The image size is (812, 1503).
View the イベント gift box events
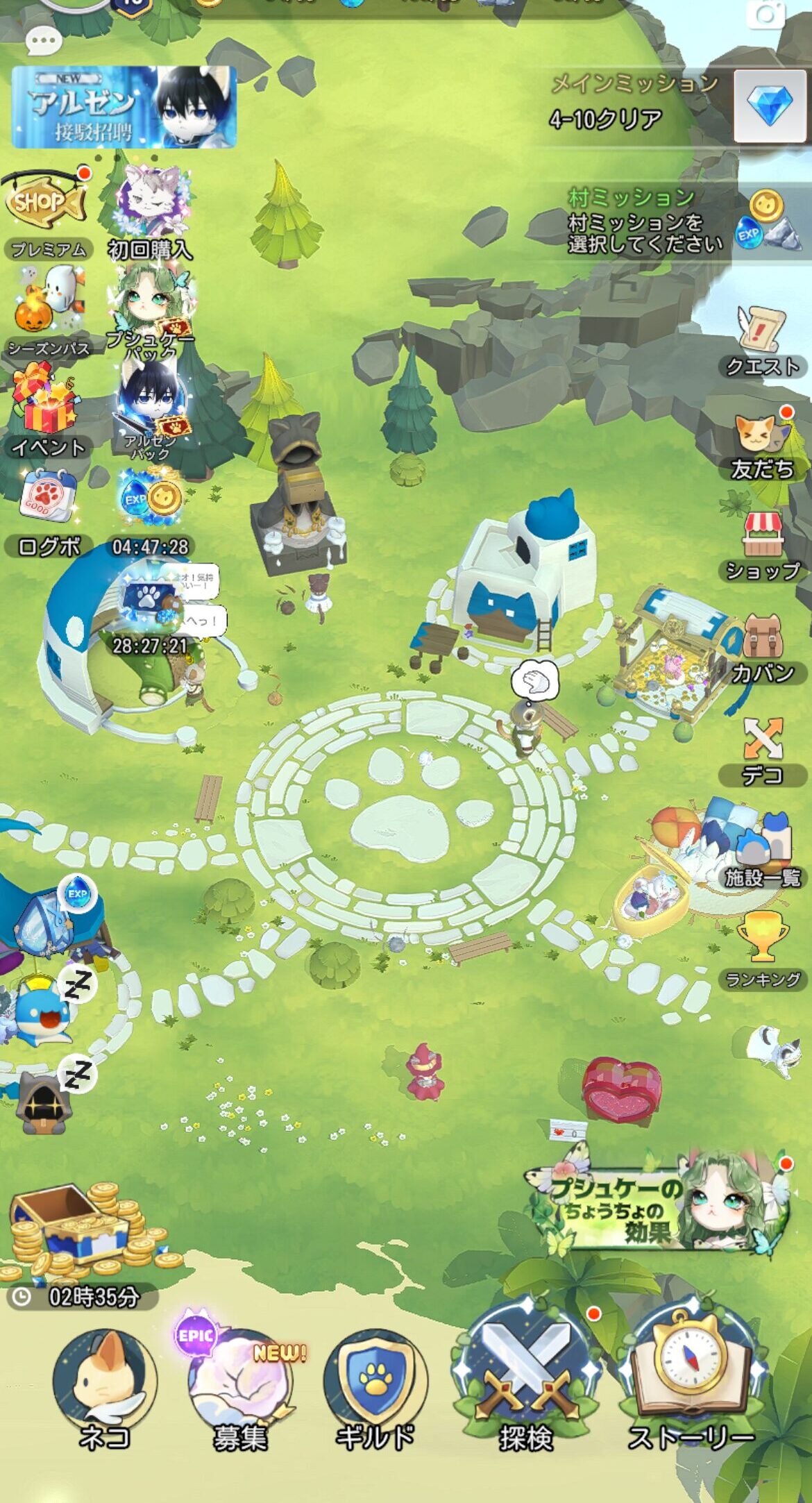47,411
